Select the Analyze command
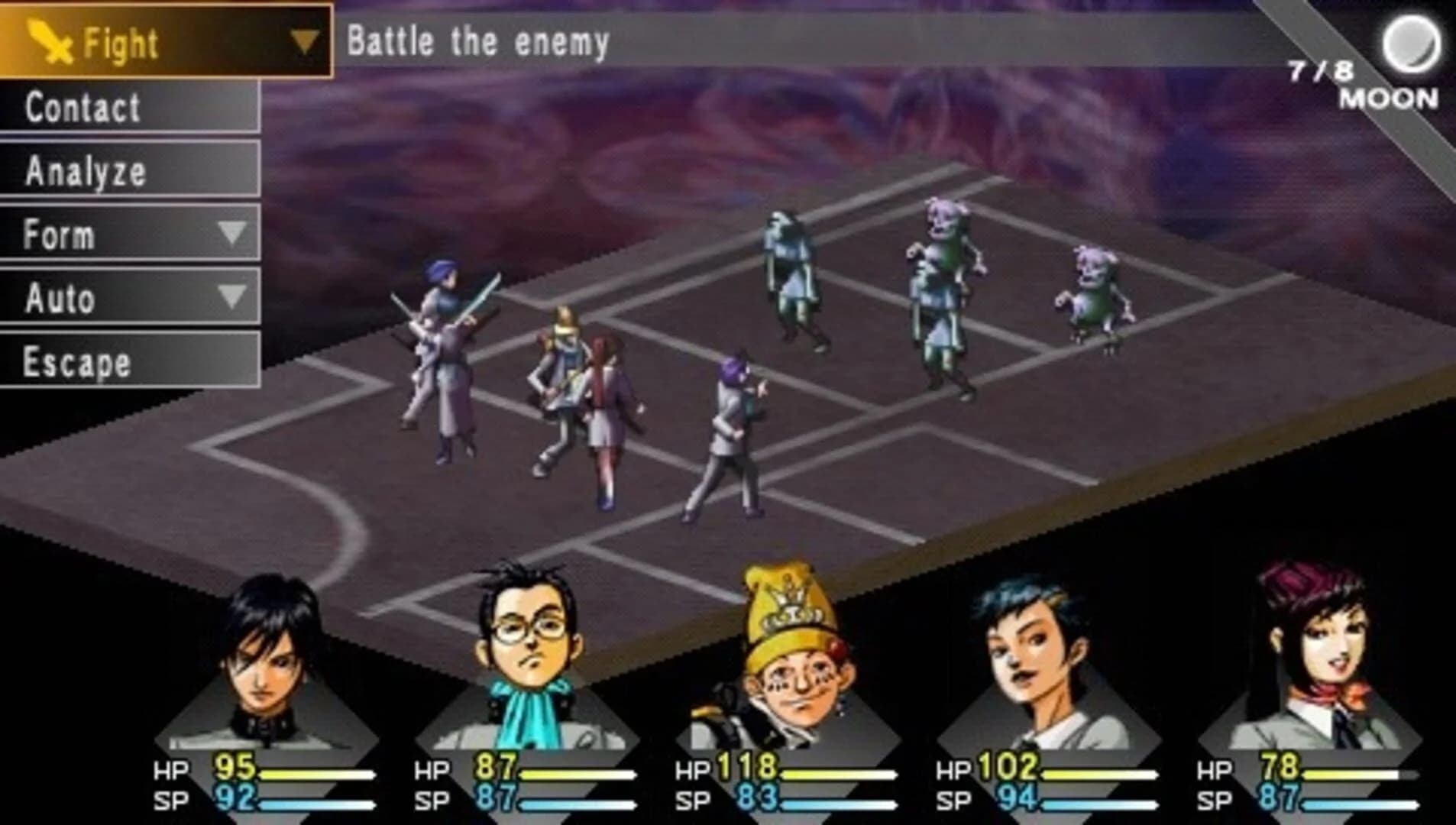Screen dimensions: 1456x825 pyautogui.click(x=86, y=171)
